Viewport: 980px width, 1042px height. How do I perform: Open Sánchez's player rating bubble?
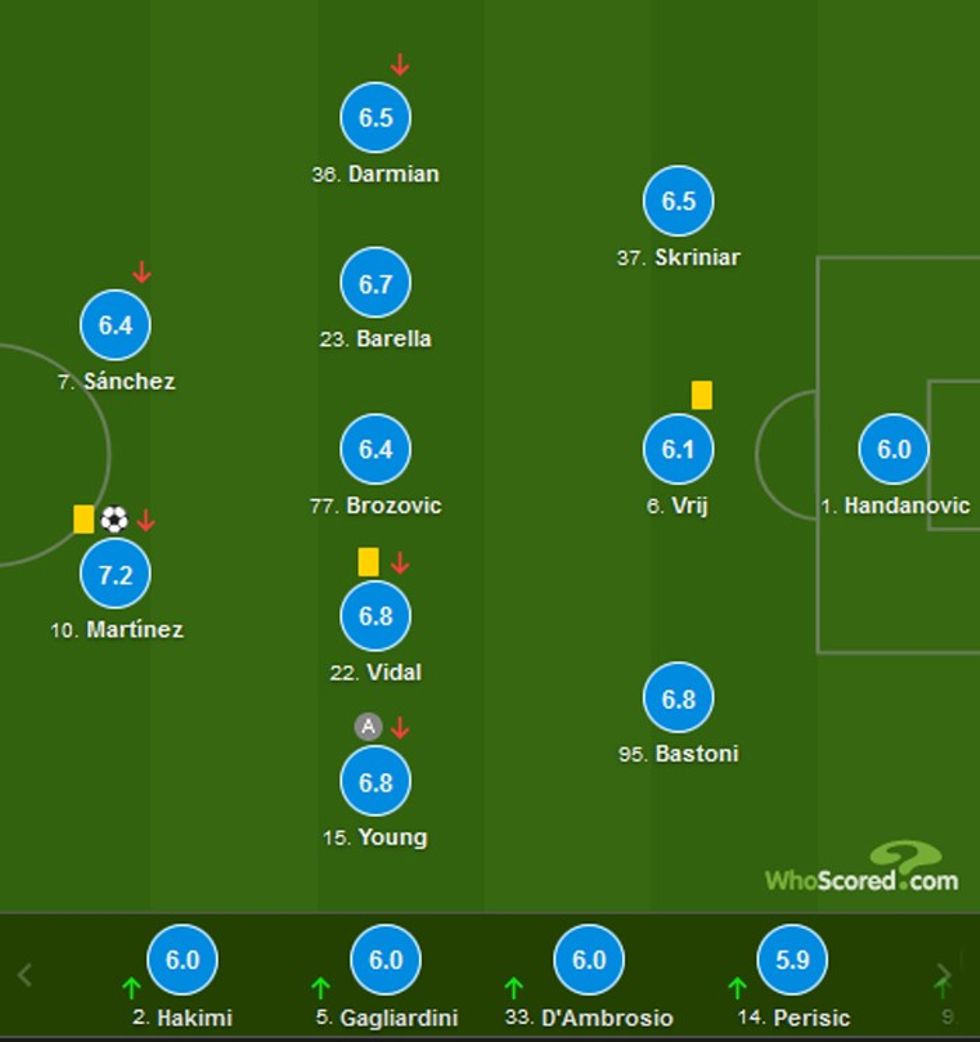coord(115,325)
